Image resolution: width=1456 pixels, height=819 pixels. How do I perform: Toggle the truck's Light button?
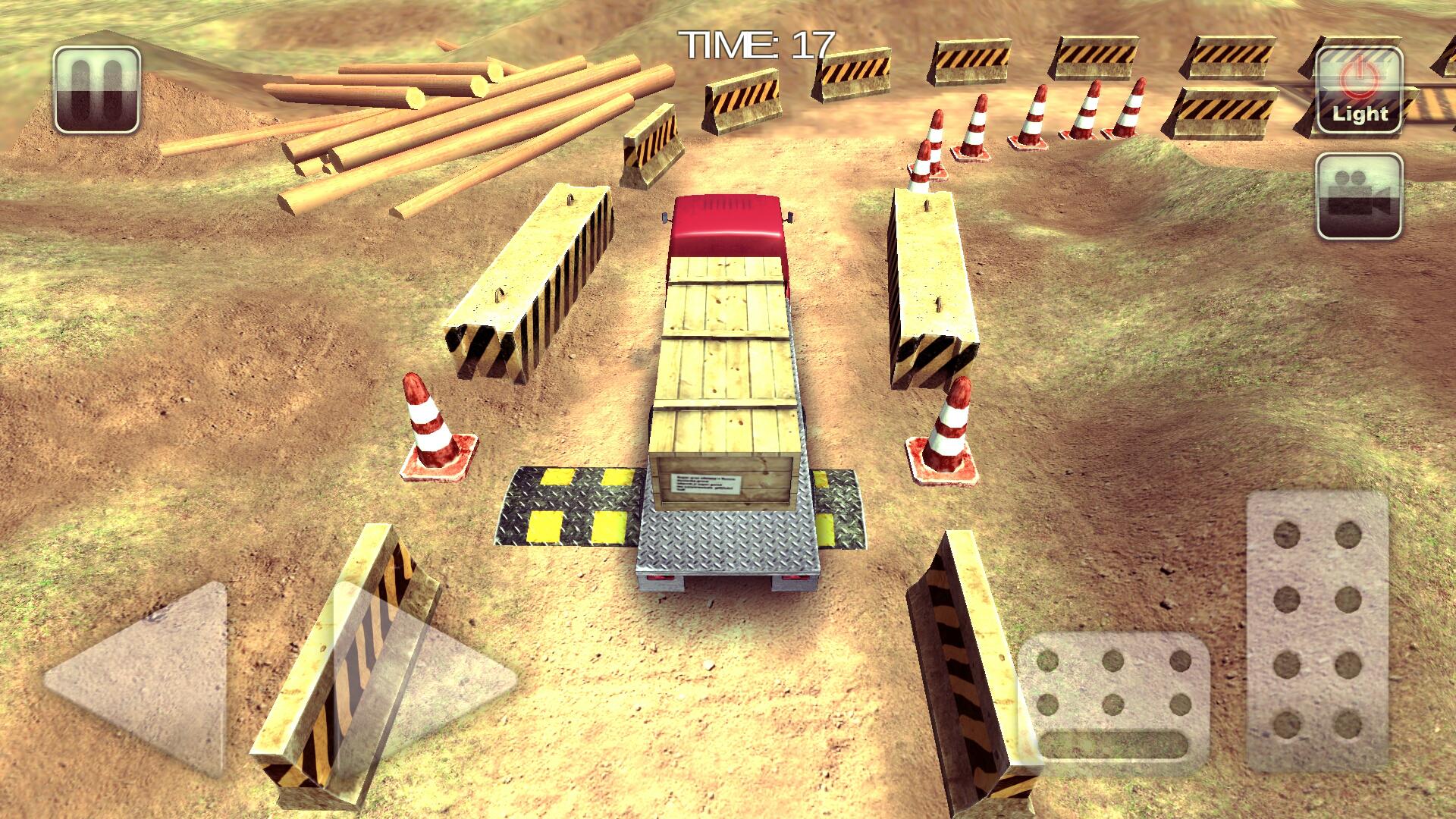coord(1360,90)
